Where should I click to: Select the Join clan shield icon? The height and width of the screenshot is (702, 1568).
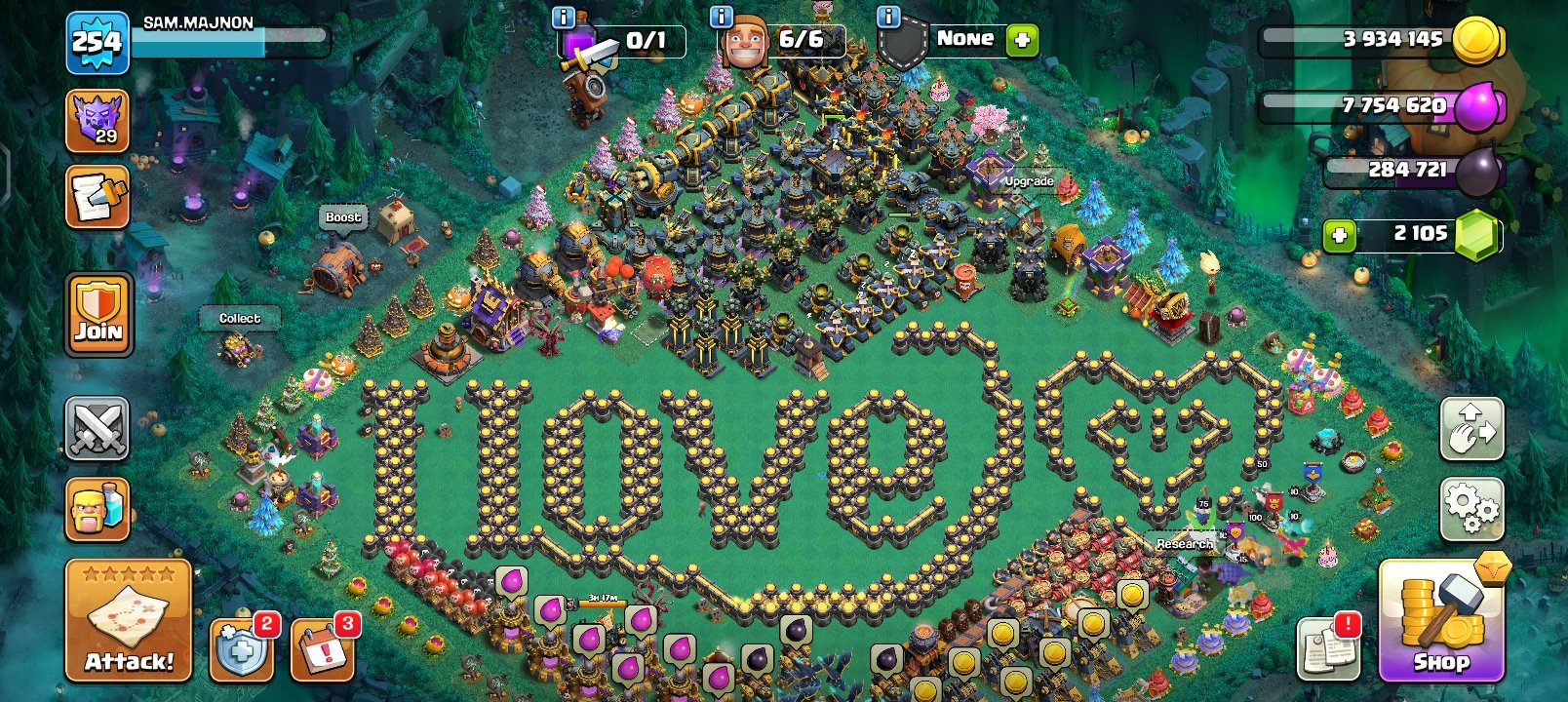[98, 322]
